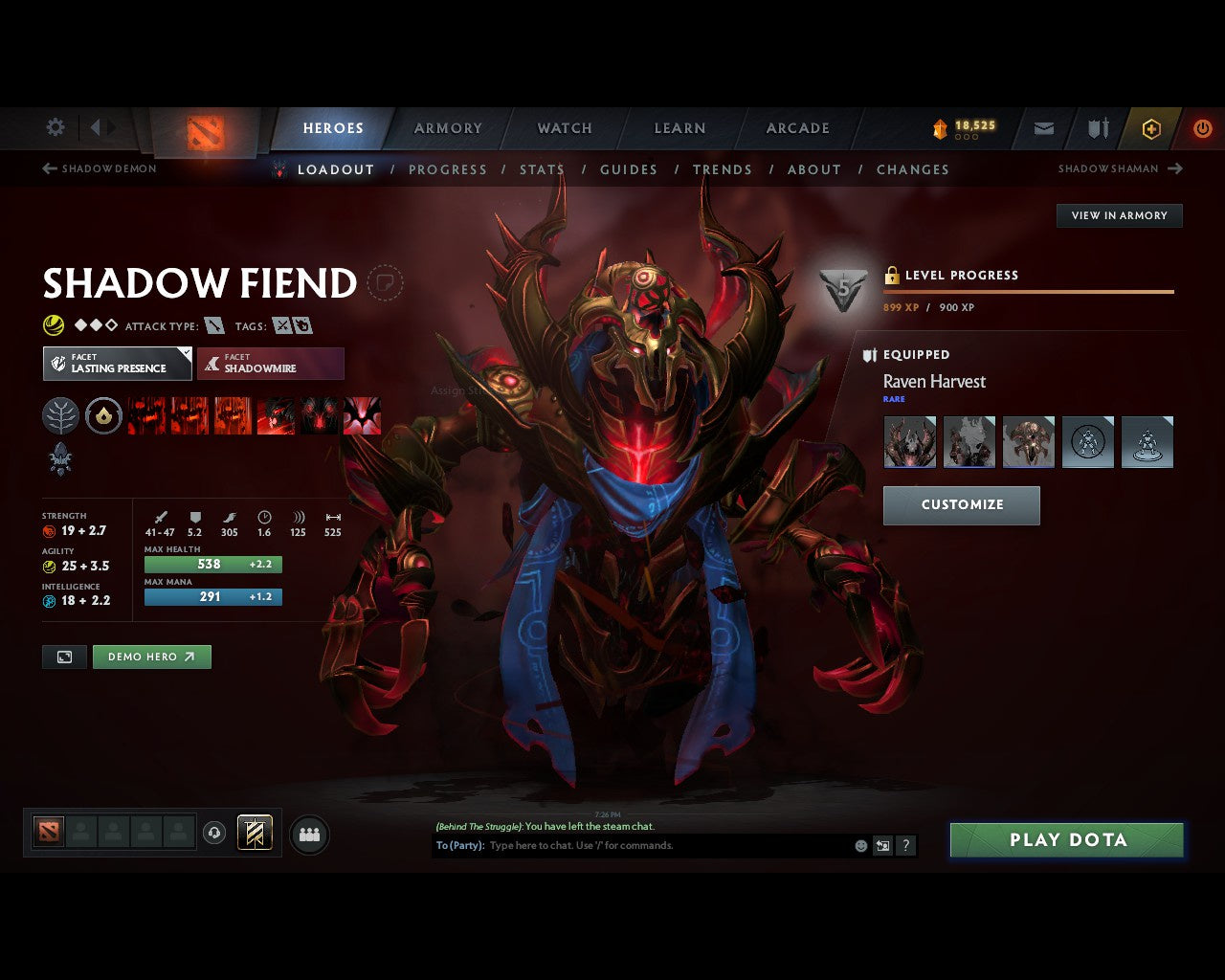Open the Armory shield-and-sword icon
Screen dimensions: 1225x980
tap(1096, 128)
